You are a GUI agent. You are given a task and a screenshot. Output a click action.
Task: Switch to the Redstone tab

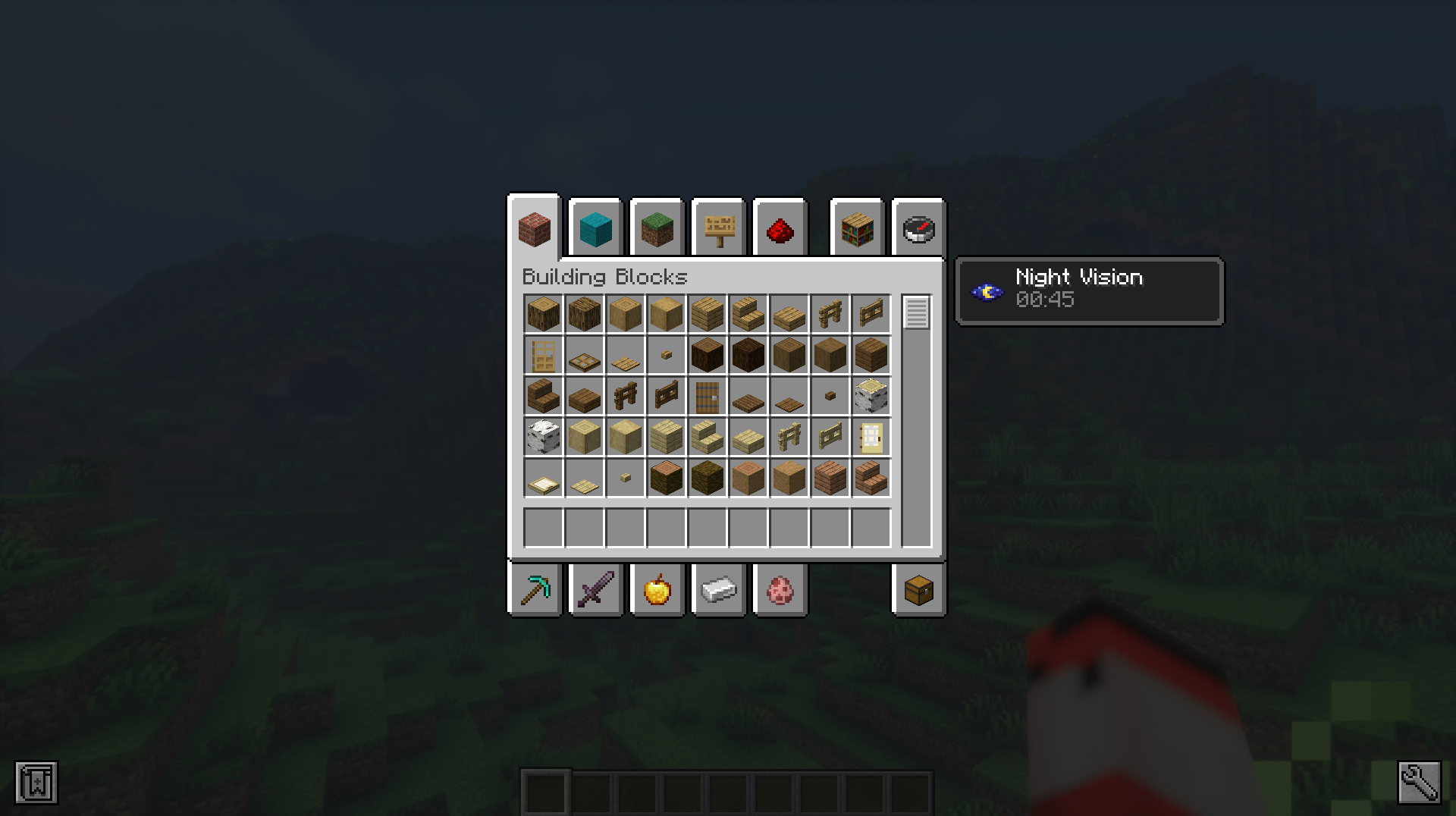point(780,228)
